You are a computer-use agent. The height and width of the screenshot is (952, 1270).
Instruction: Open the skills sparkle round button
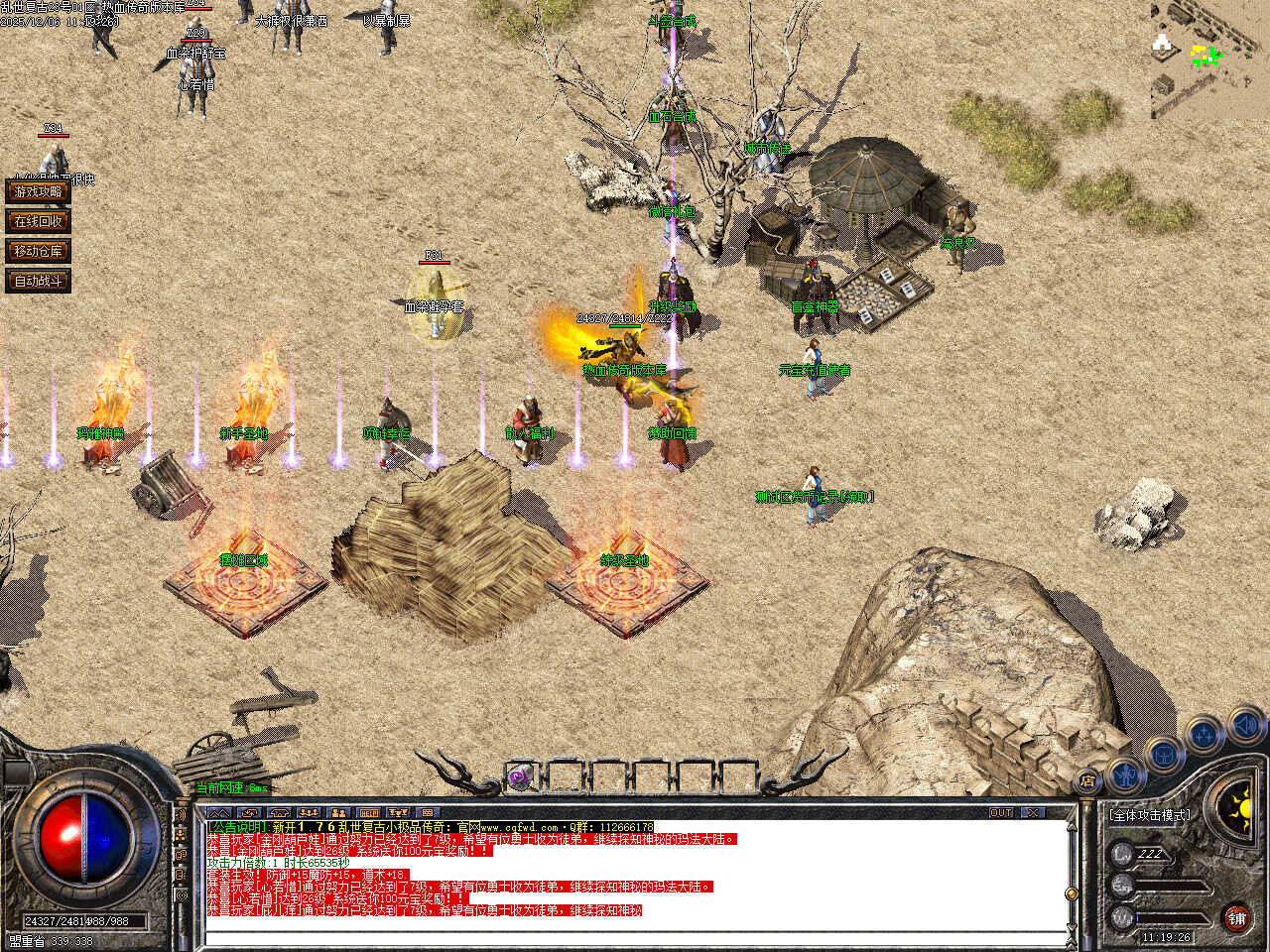tap(1204, 735)
